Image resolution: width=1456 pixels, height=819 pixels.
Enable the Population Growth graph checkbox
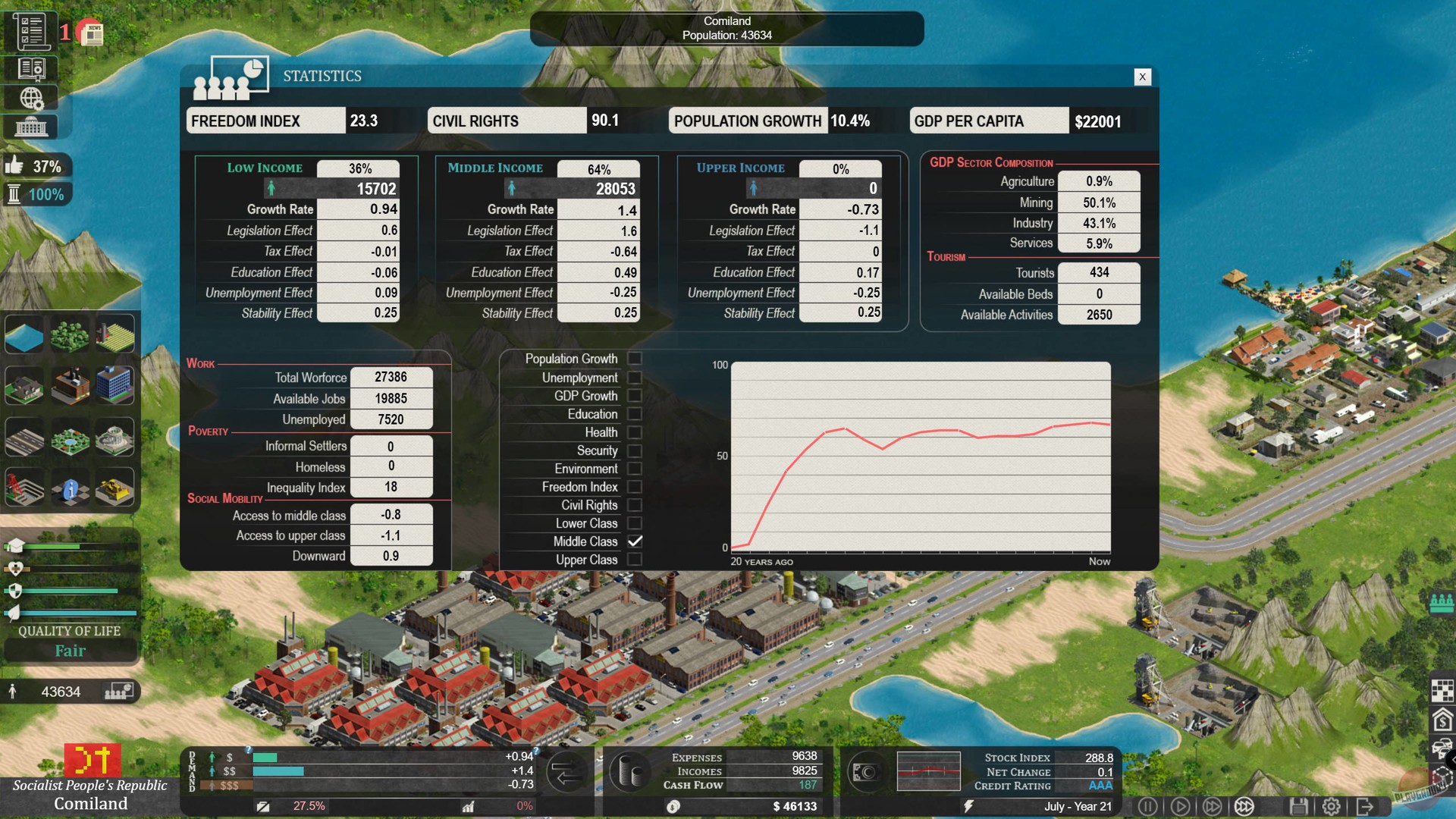635,359
